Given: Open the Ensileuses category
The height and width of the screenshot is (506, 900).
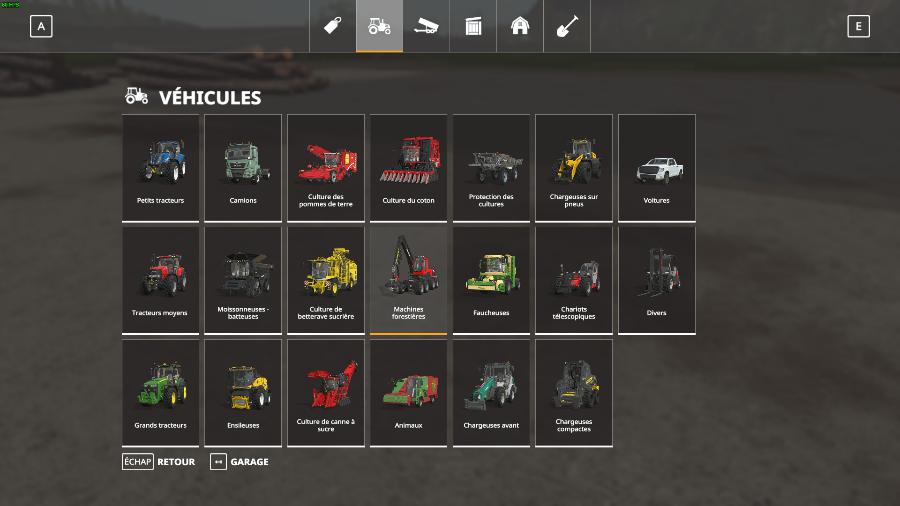Looking at the screenshot, I should point(243,393).
